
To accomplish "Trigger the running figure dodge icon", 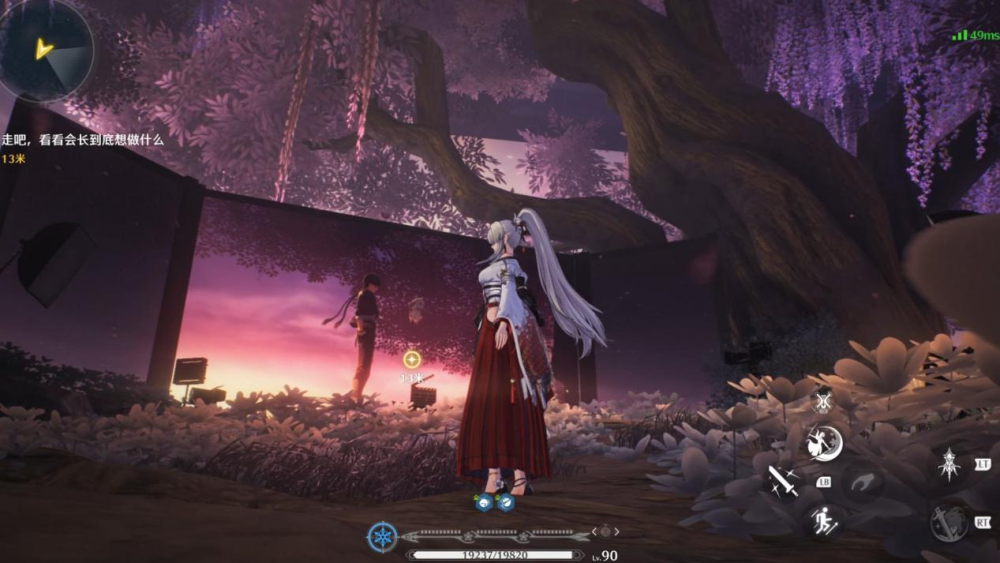I will coord(824,519).
